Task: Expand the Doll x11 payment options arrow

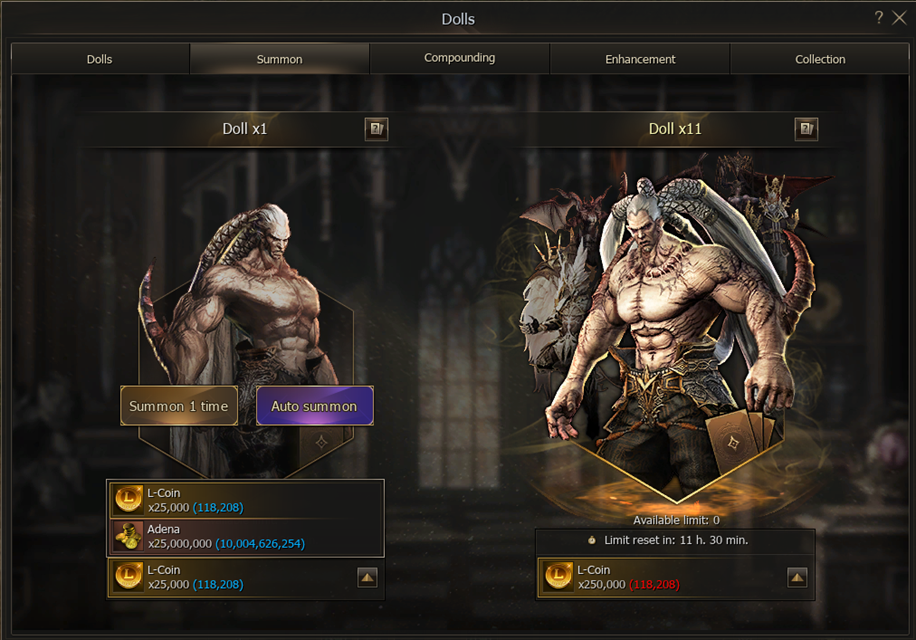Action: tap(797, 577)
